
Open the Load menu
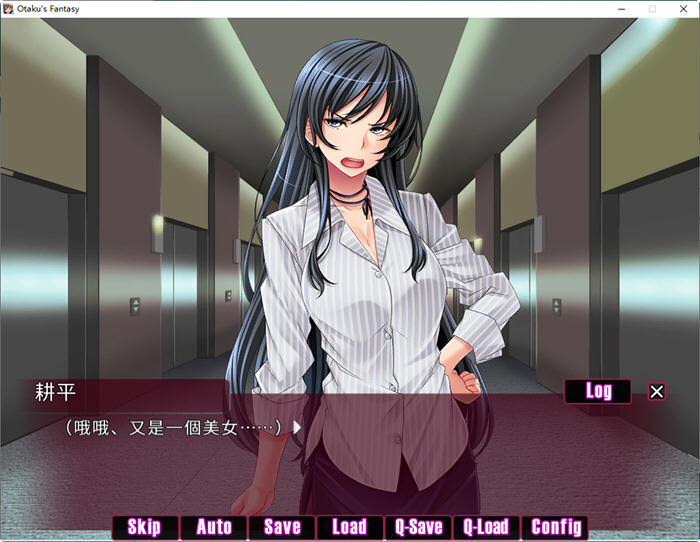click(349, 527)
